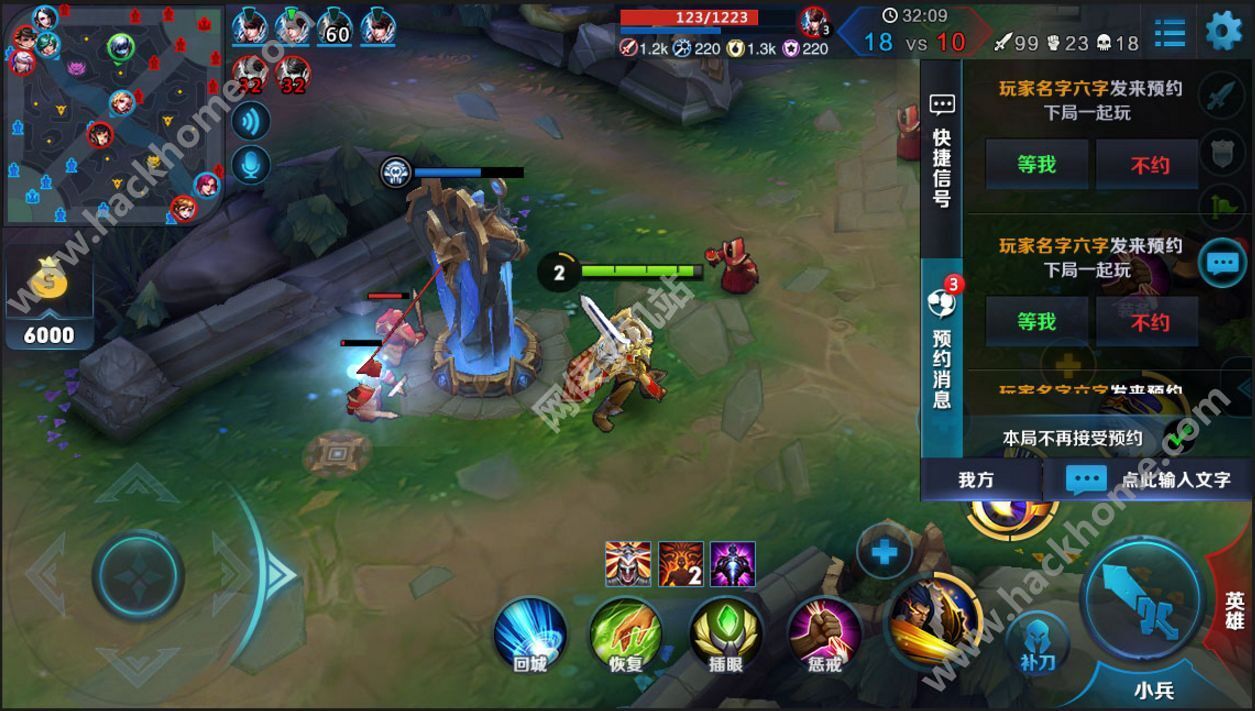Tap the virtual movement joystick
The height and width of the screenshot is (711, 1255).
139,576
